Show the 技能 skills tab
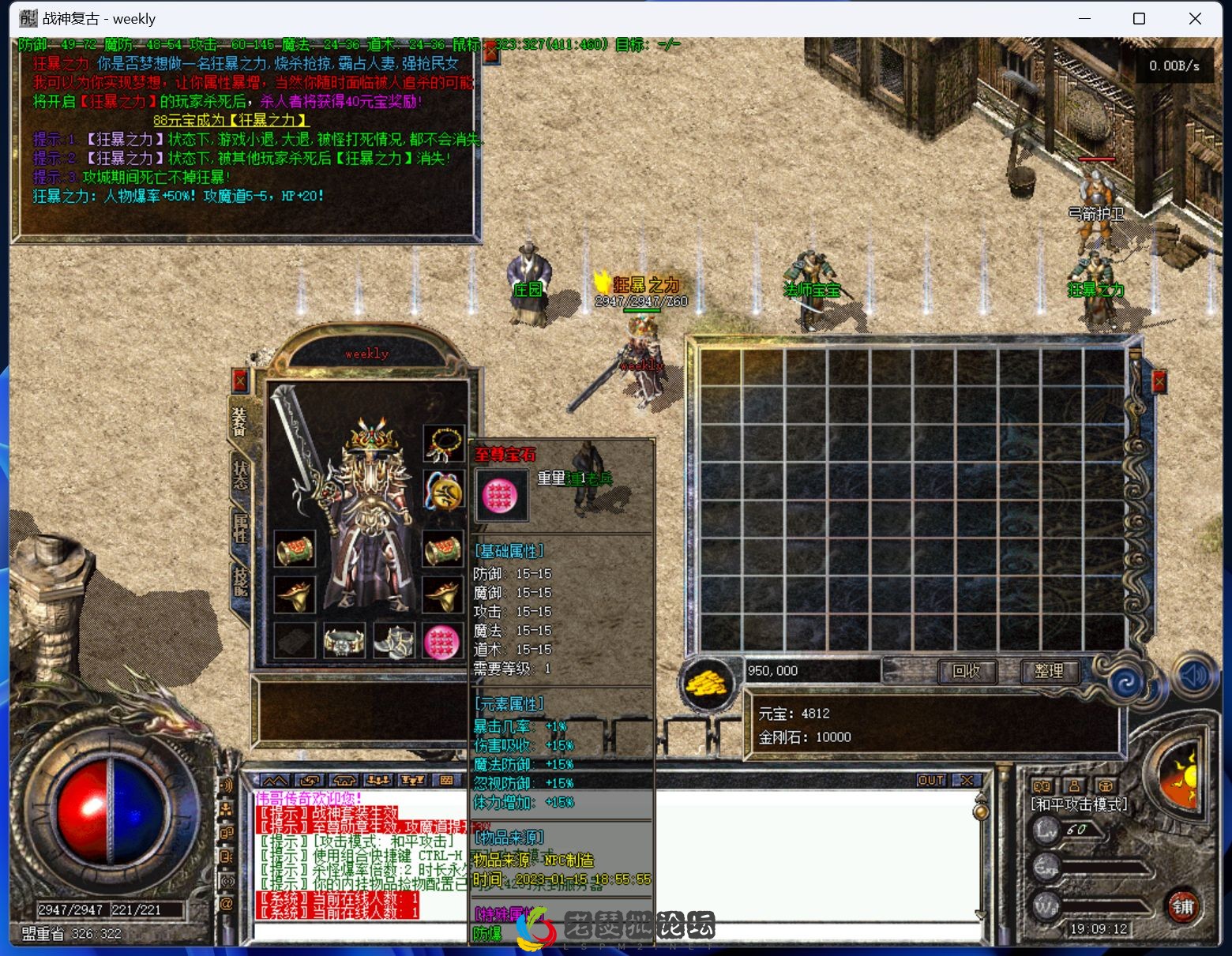 tap(240, 580)
